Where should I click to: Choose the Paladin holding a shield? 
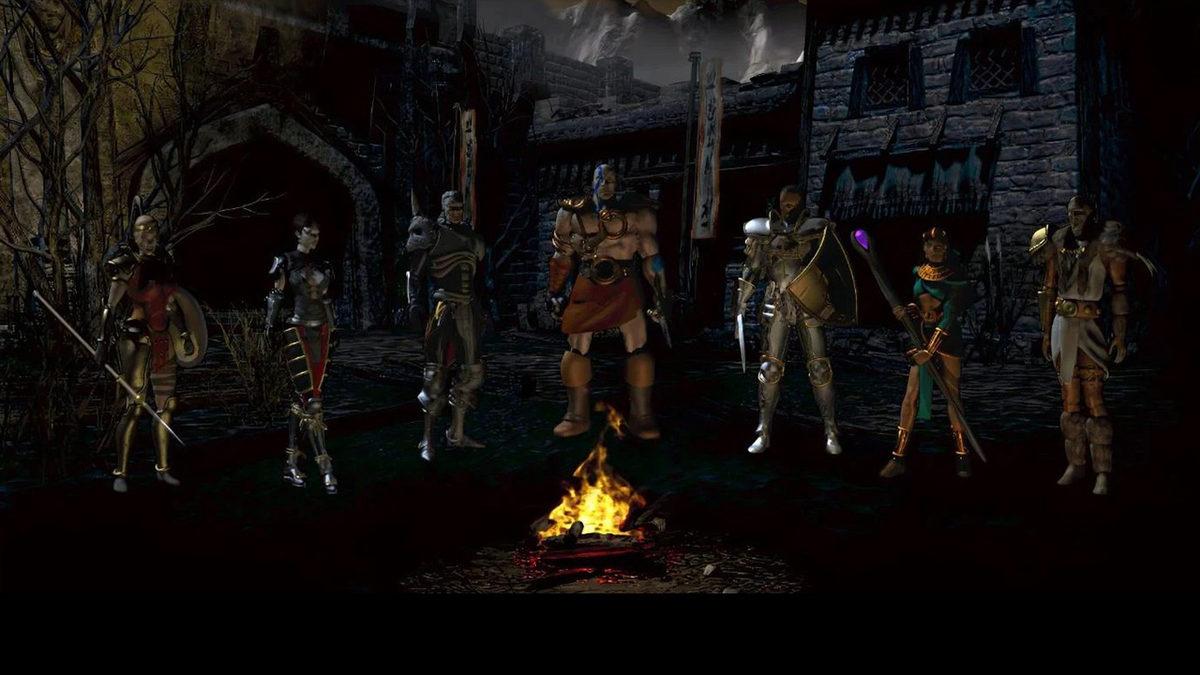click(796, 310)
